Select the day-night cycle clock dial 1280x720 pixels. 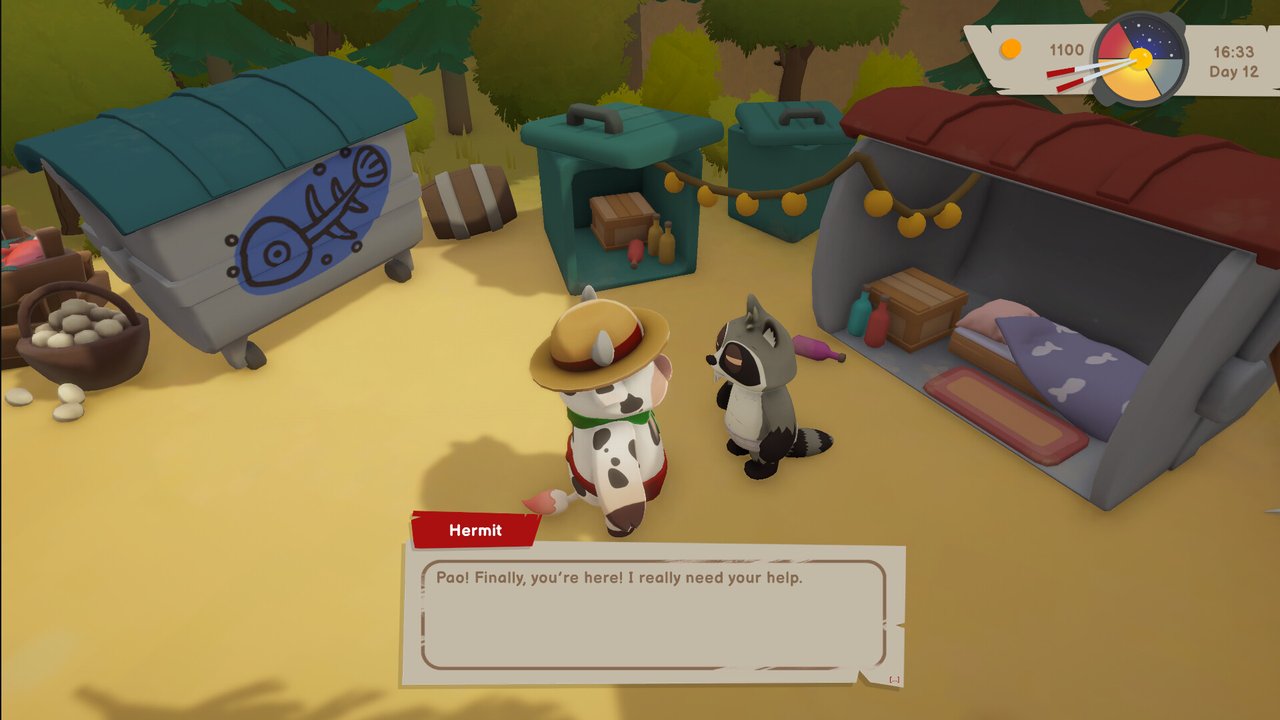(x=1140, y=58)
